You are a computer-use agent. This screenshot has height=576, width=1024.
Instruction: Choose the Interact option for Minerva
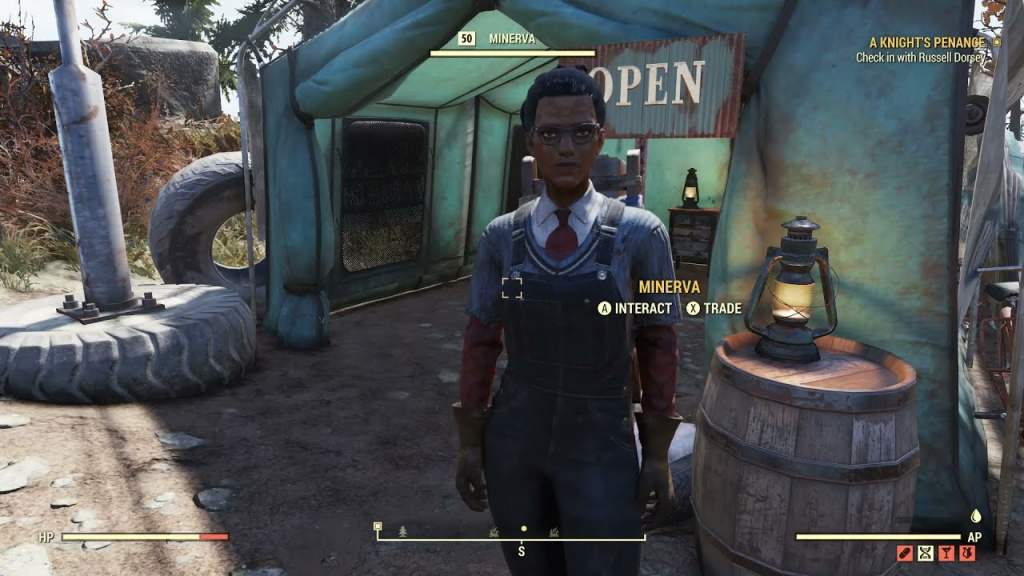point(635,308)
